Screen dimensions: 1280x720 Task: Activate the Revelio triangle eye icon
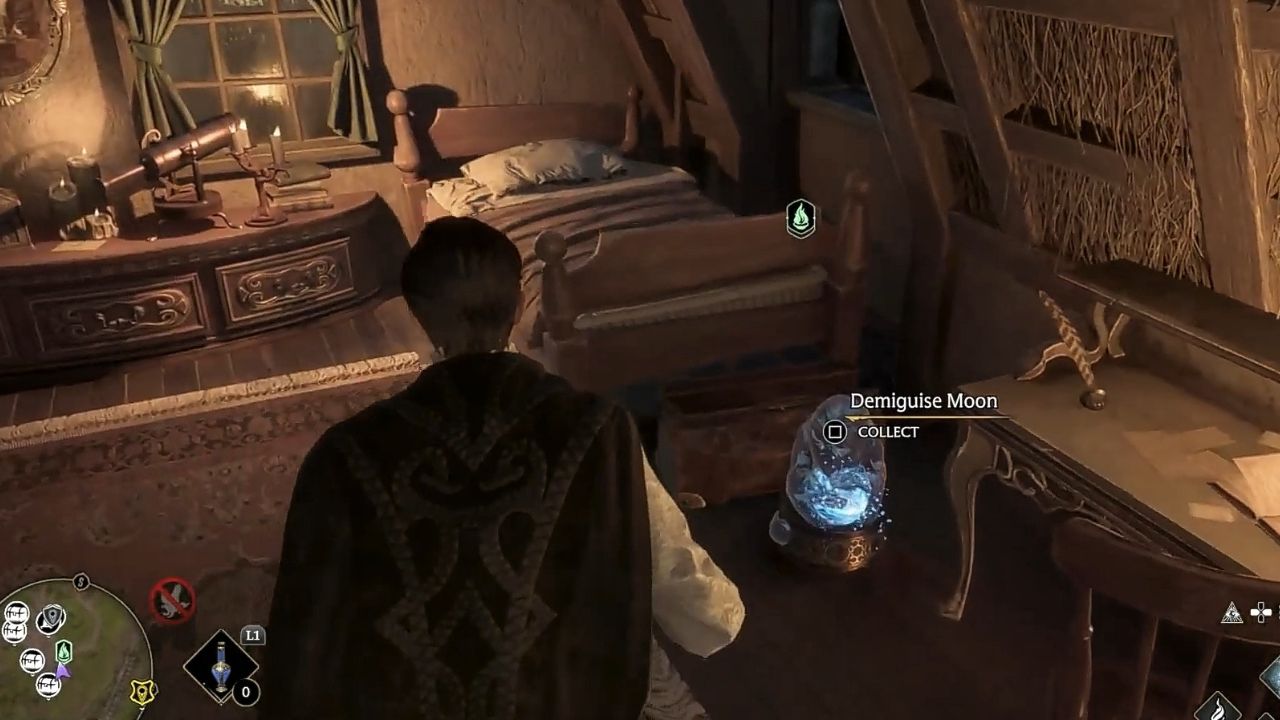tap(1232, 613)
